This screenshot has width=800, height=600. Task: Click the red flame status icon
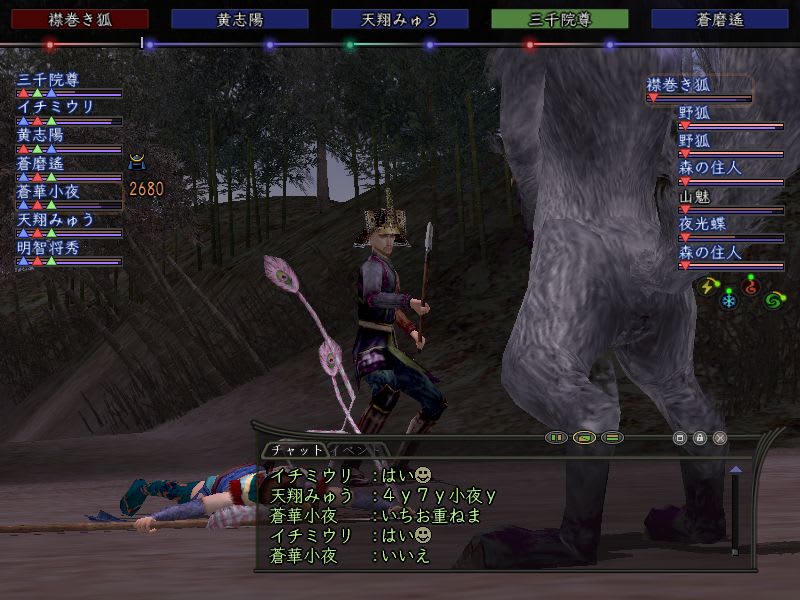pos(752,289)
